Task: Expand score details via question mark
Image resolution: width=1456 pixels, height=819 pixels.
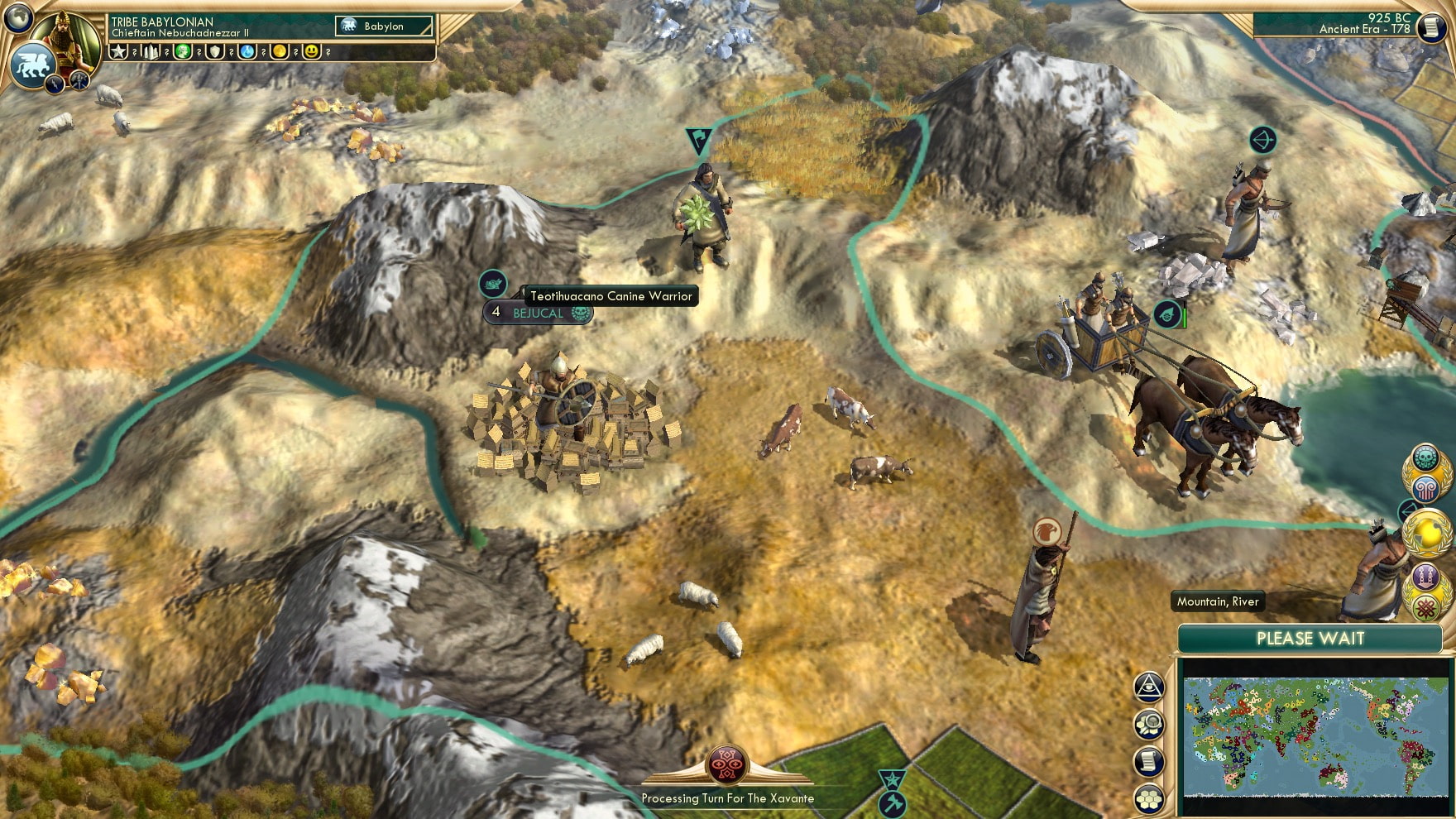Action: pos(135,51)
